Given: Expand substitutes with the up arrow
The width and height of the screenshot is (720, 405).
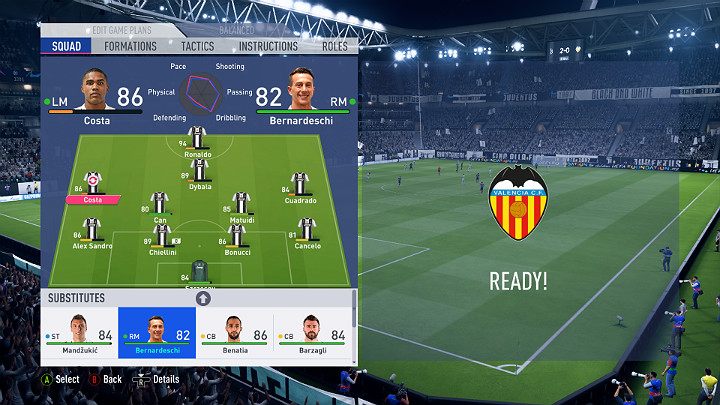Looking at the screenshot, I should [203, 298].
